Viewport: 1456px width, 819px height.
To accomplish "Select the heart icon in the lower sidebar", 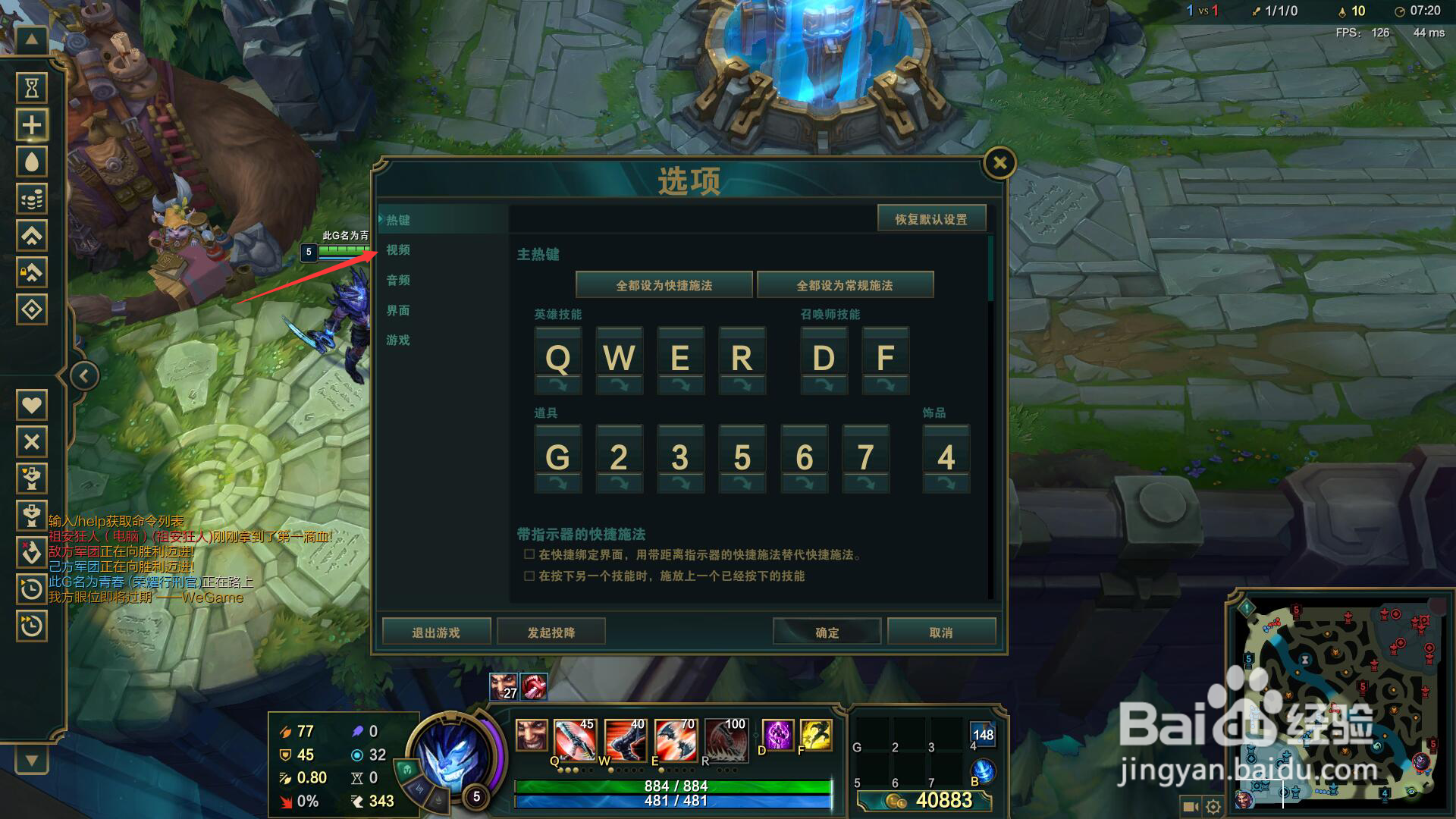I will (31, 404).
